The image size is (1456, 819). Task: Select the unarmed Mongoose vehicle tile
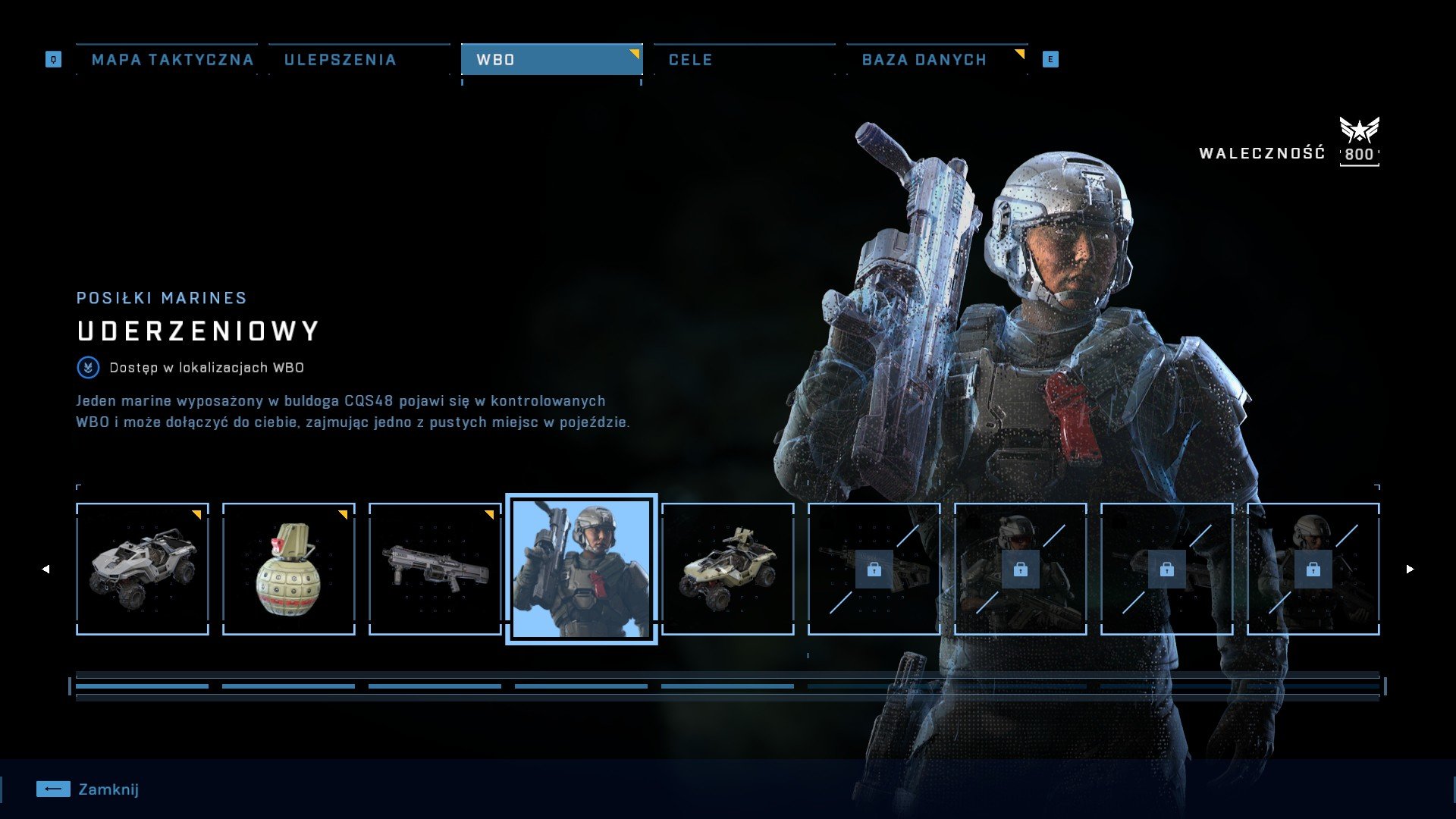[143, 569]
